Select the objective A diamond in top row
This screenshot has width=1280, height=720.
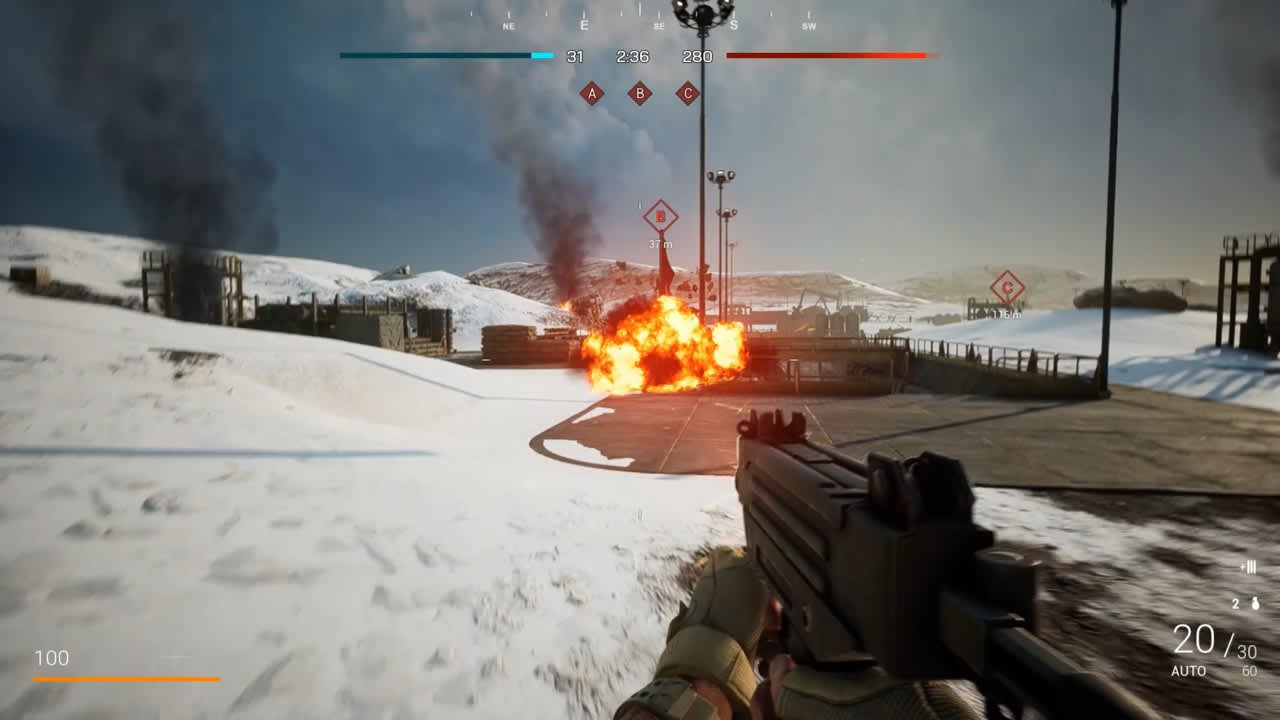tap(592, 94)
